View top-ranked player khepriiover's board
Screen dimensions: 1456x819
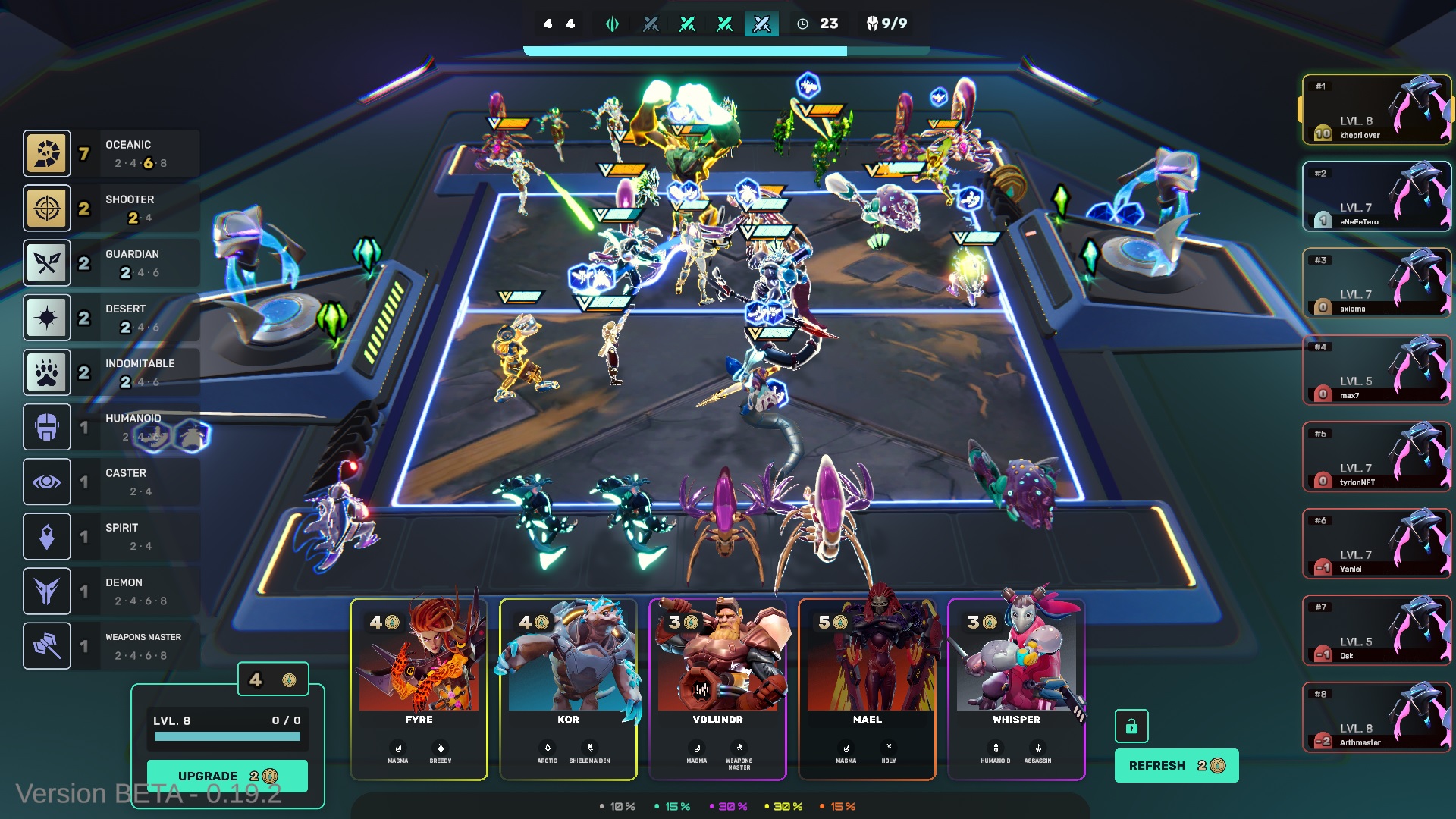tap(1376, 110)
